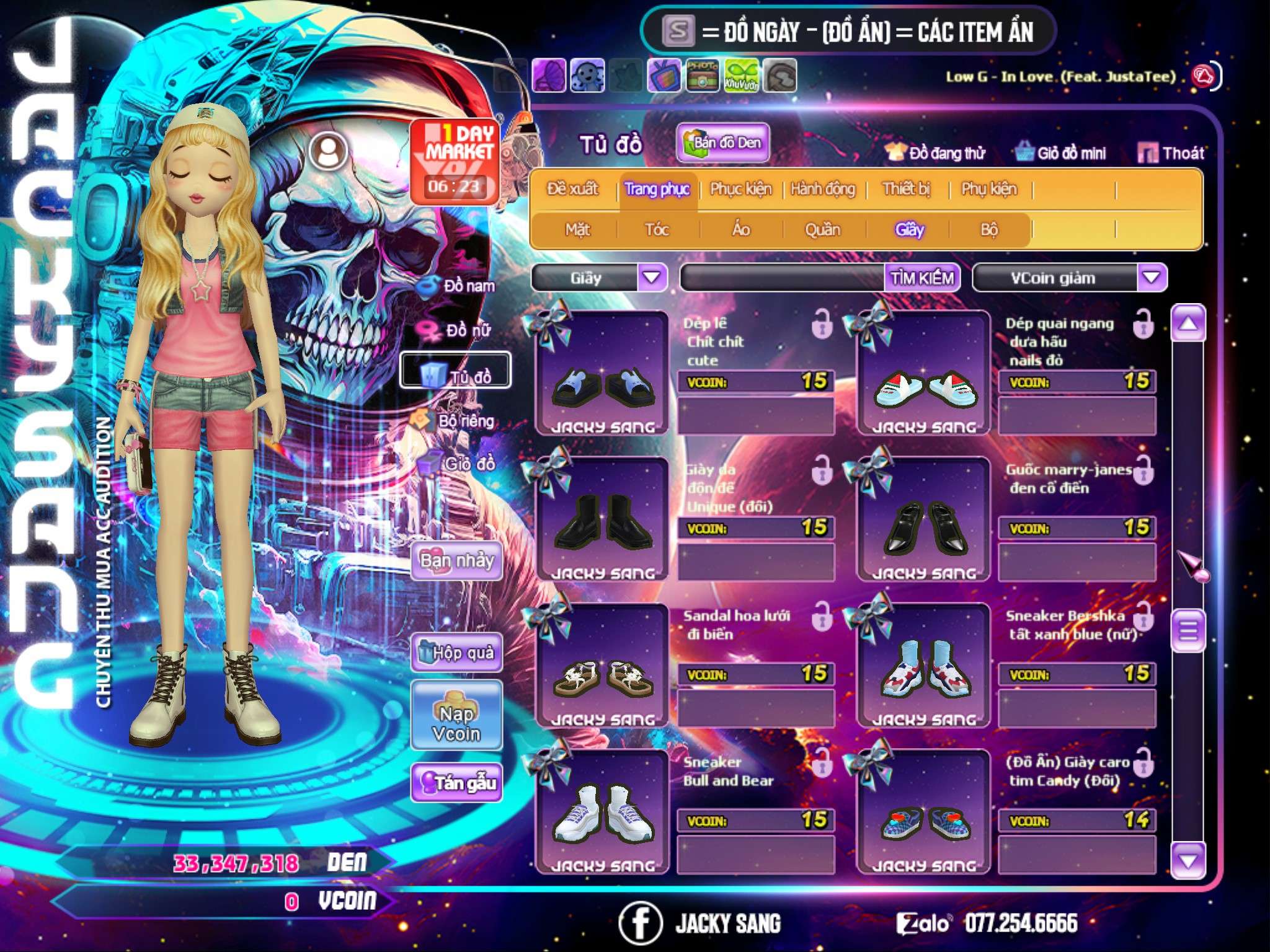Top up with Nạp Vcoin button
1270x952 pixels.
[x=457, y=723]
